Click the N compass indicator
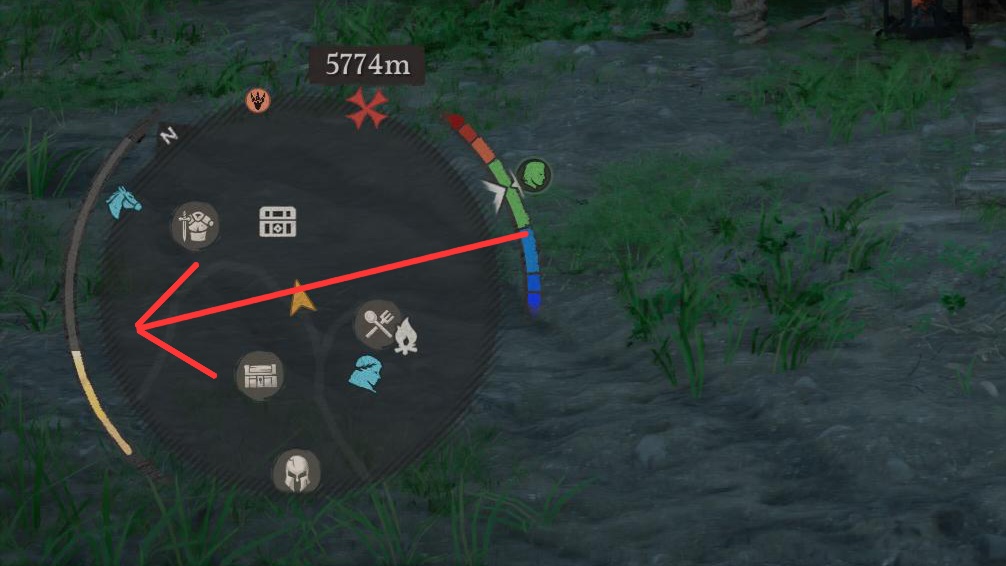This screenshot has height=566, width=1006. [x=168, y=136]
